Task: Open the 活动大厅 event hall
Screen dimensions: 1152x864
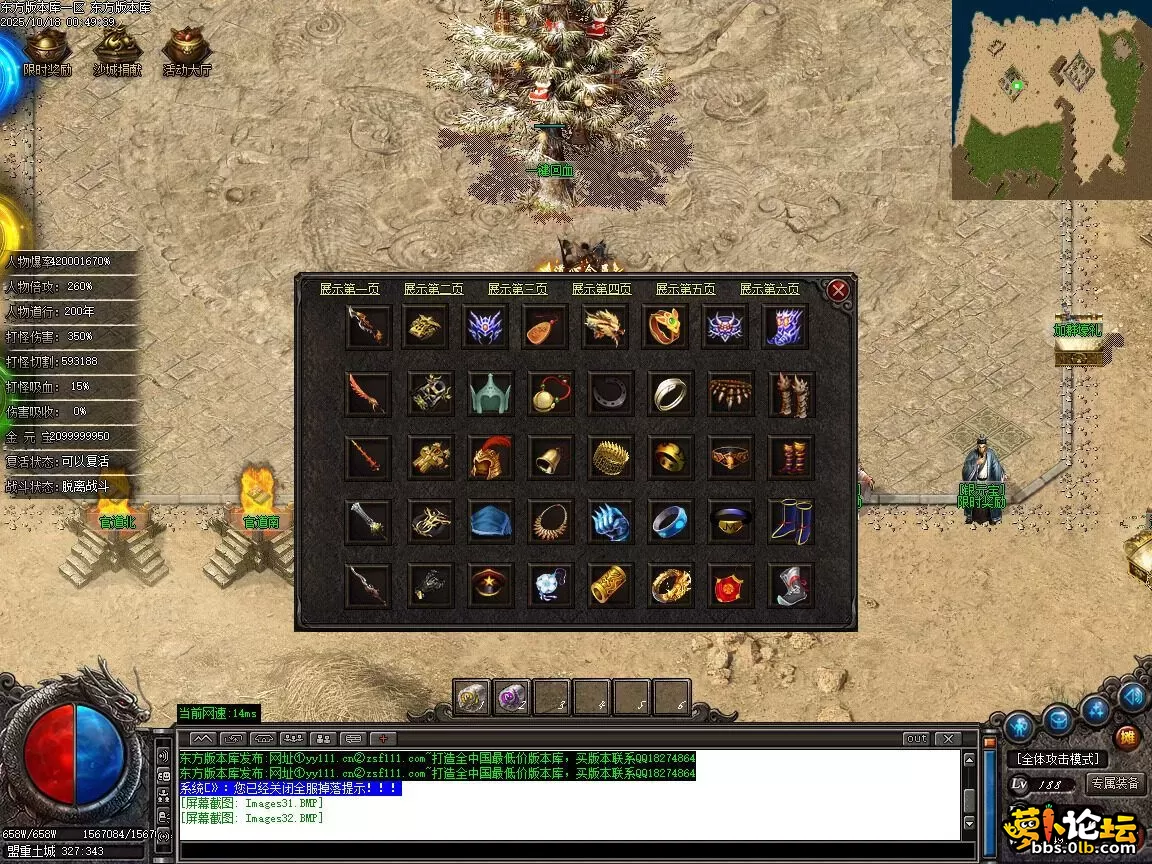Action: click(x=187, y=51)
